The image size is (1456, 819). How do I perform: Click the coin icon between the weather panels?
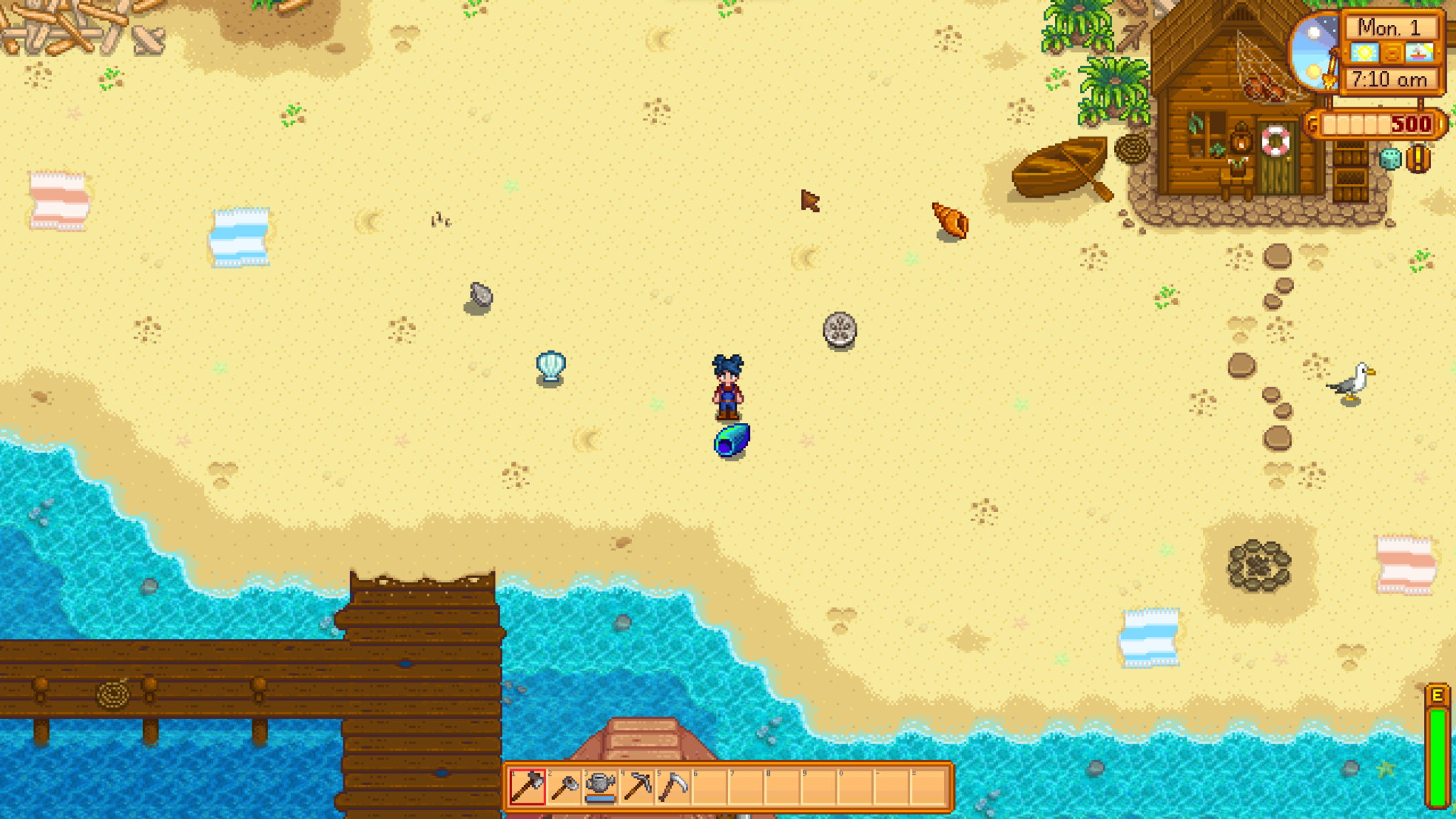pyautogui.click(x=1391, y=53)
